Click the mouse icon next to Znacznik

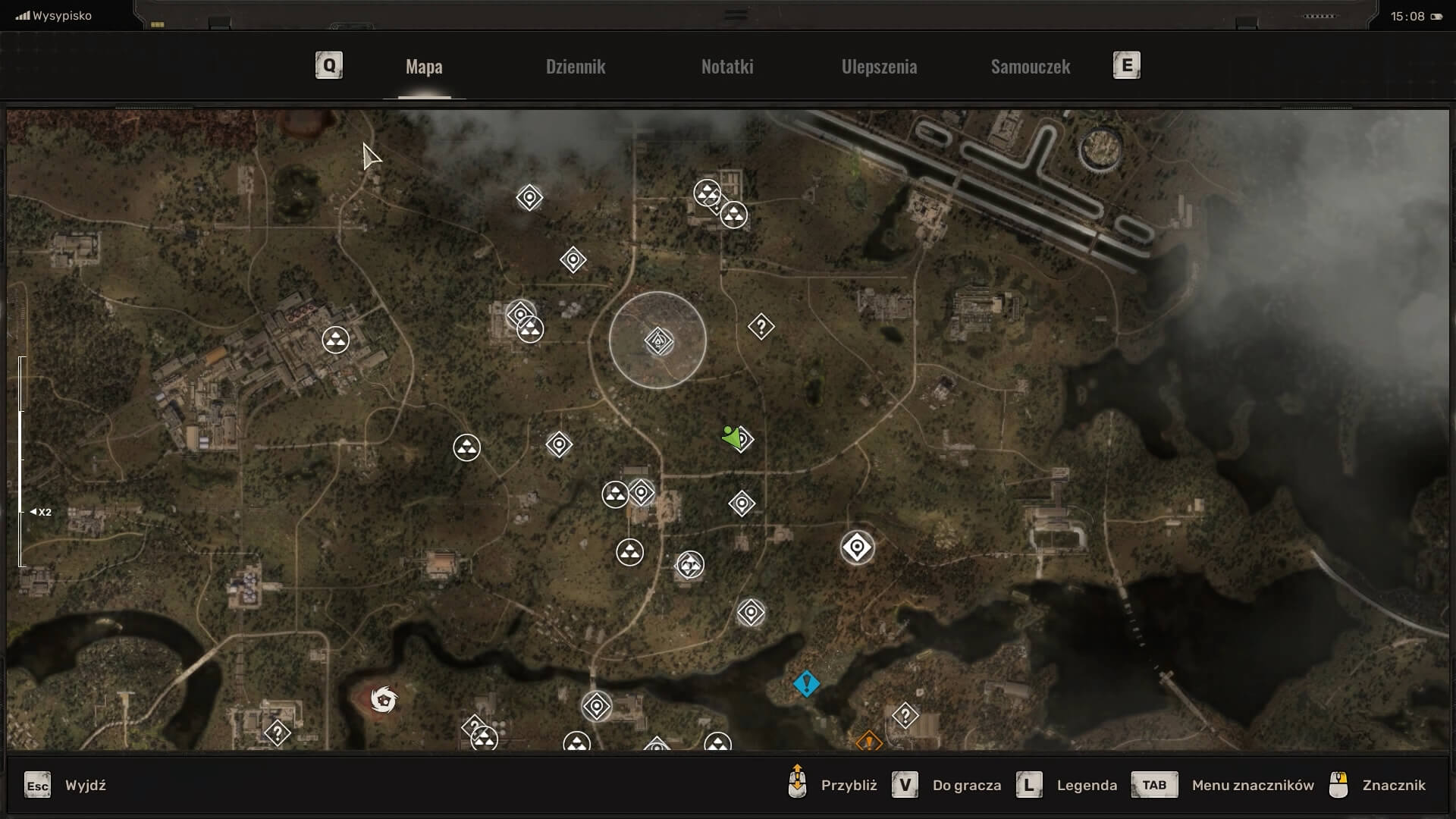pyautogui.click(x=1339, y=785)
